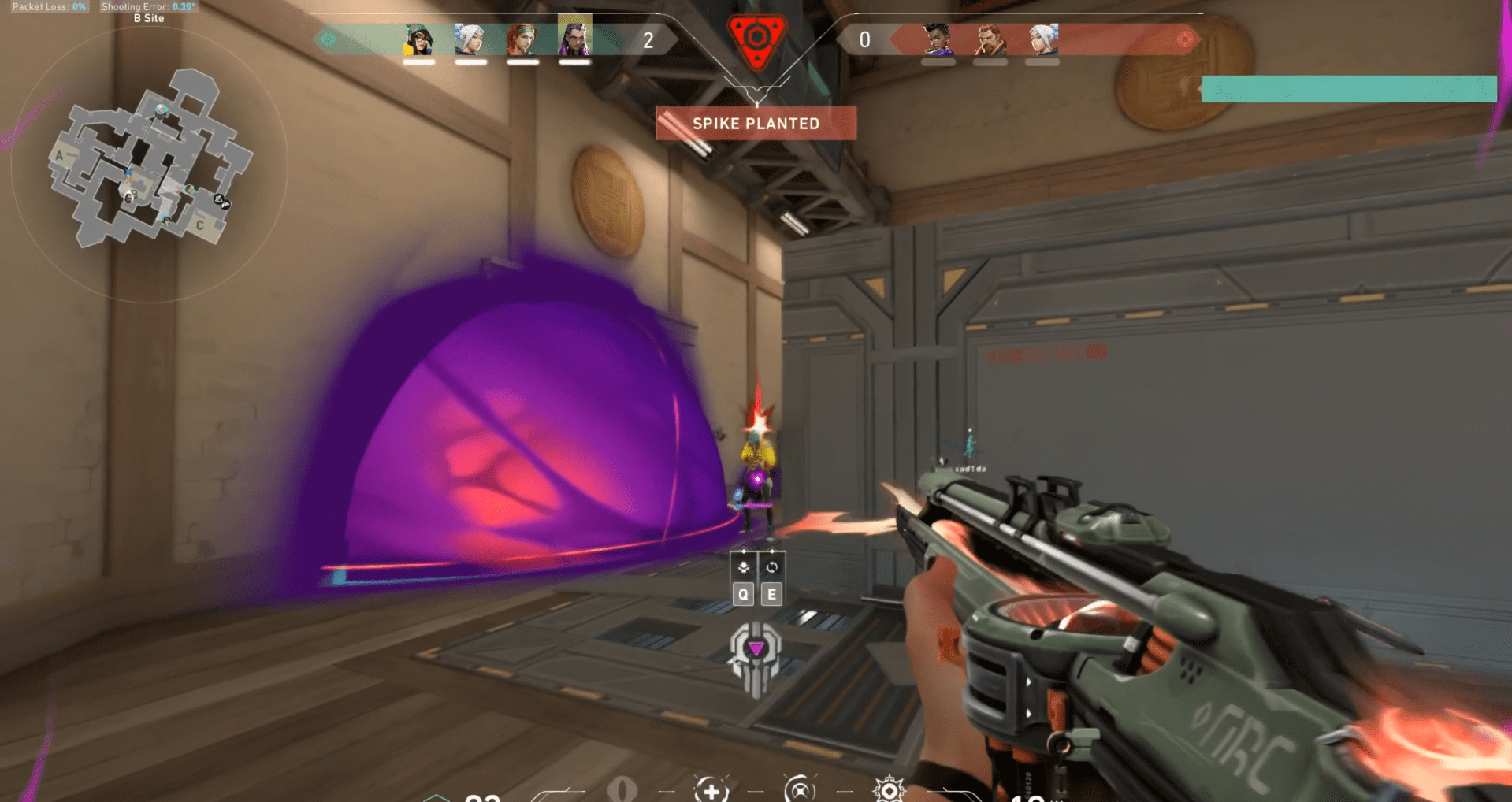Activate the Dismiss ability icon

pyautogui.click(x=800, y=790)
